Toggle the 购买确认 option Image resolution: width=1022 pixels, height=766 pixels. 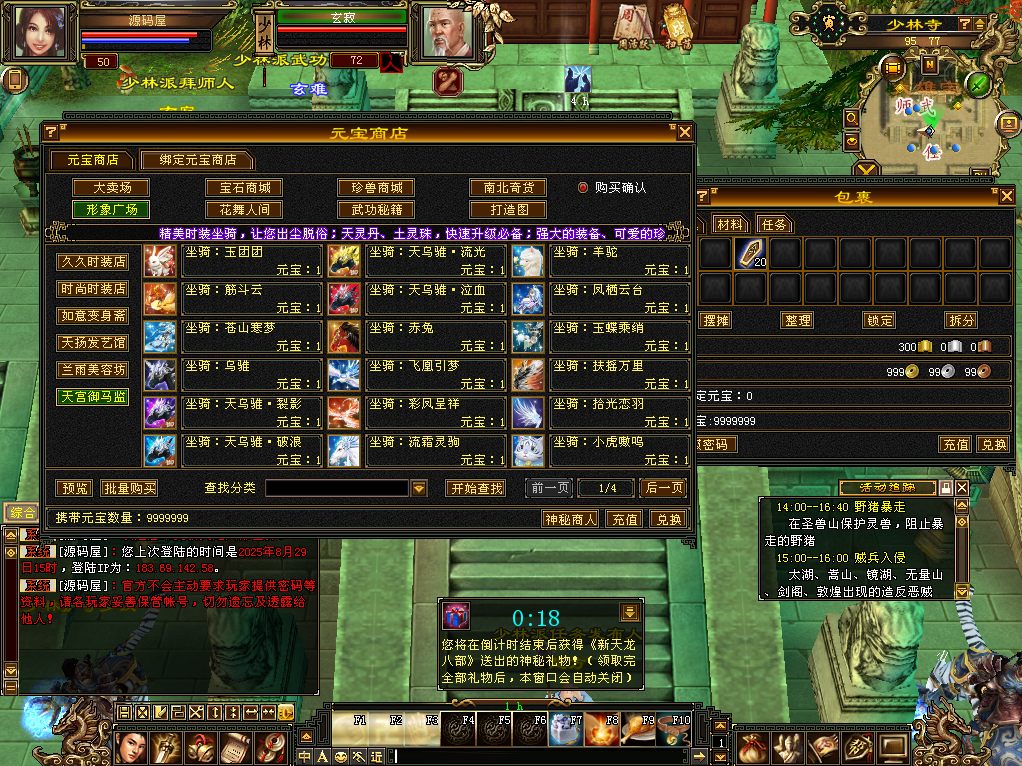coord(584,187)
